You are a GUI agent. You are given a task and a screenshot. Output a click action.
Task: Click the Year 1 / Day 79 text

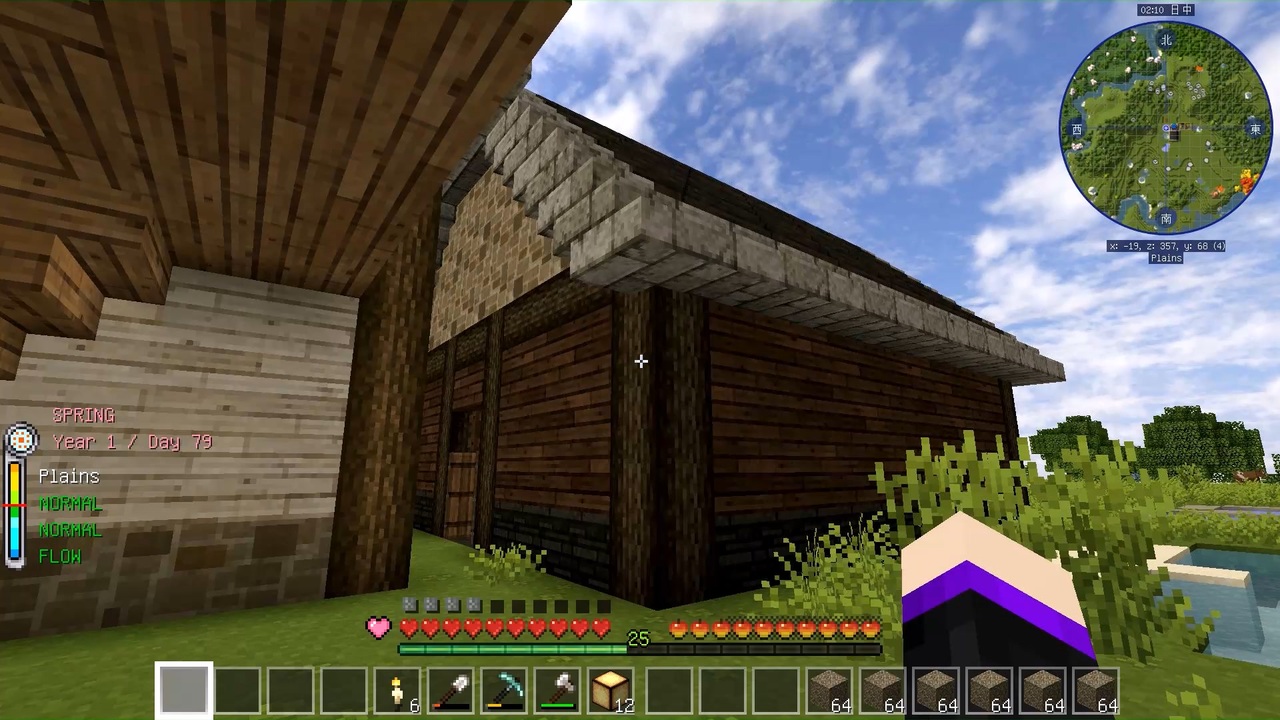[x=132, y=441]
